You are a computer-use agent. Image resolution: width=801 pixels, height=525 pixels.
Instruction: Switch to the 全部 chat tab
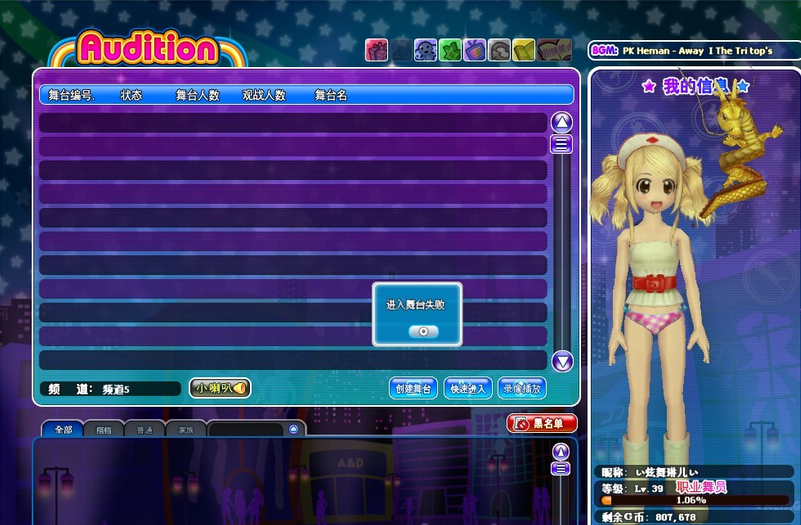click(63, 430)
